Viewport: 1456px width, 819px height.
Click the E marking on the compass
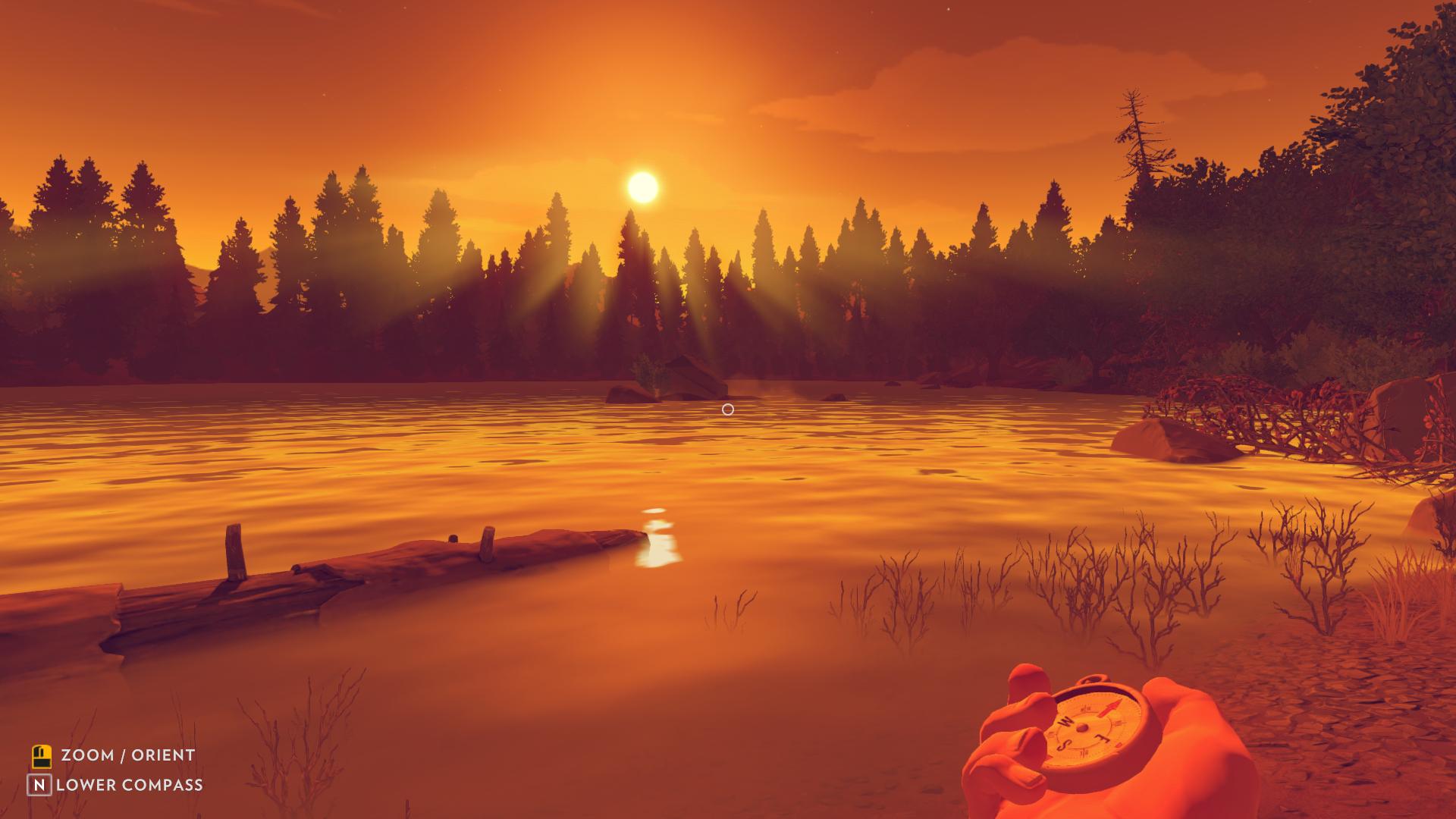pos(1103,738)
